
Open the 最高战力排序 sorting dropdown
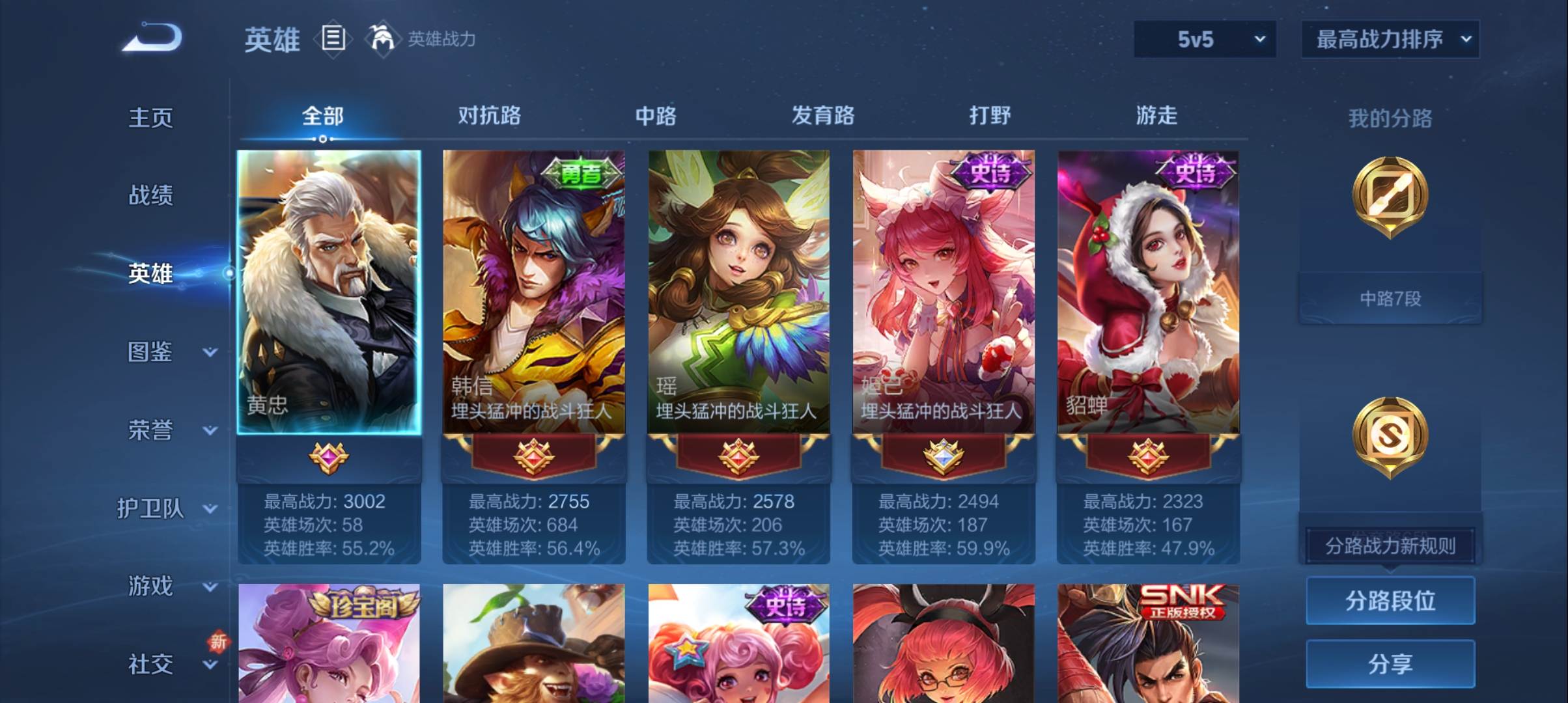pyautogui.click(x=1390, y=38)
